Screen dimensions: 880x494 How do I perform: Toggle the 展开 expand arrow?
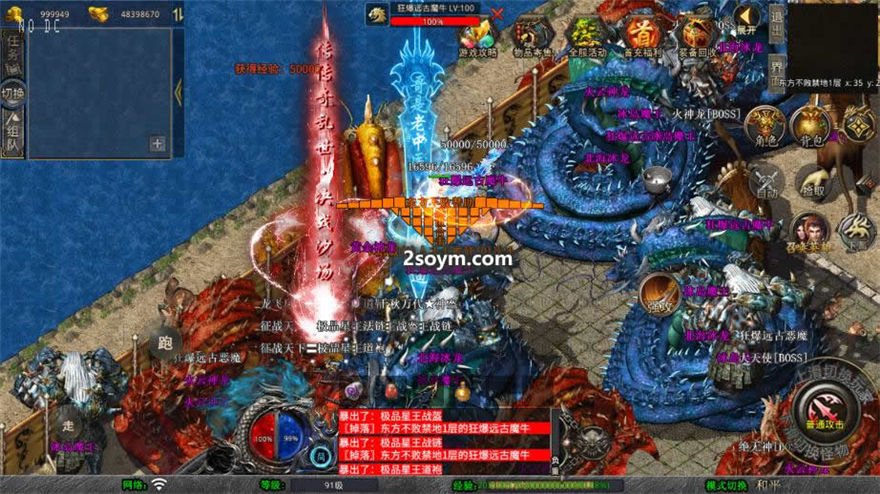coord(746,16)
